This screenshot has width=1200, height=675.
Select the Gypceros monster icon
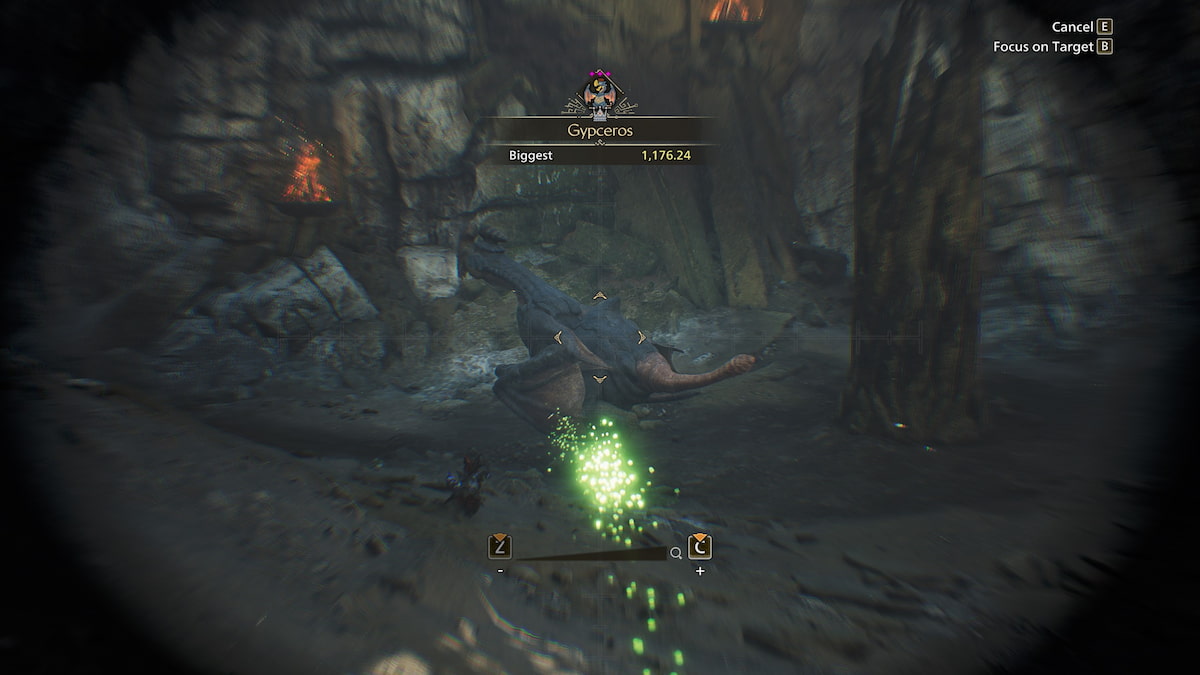tap(602, 95)
